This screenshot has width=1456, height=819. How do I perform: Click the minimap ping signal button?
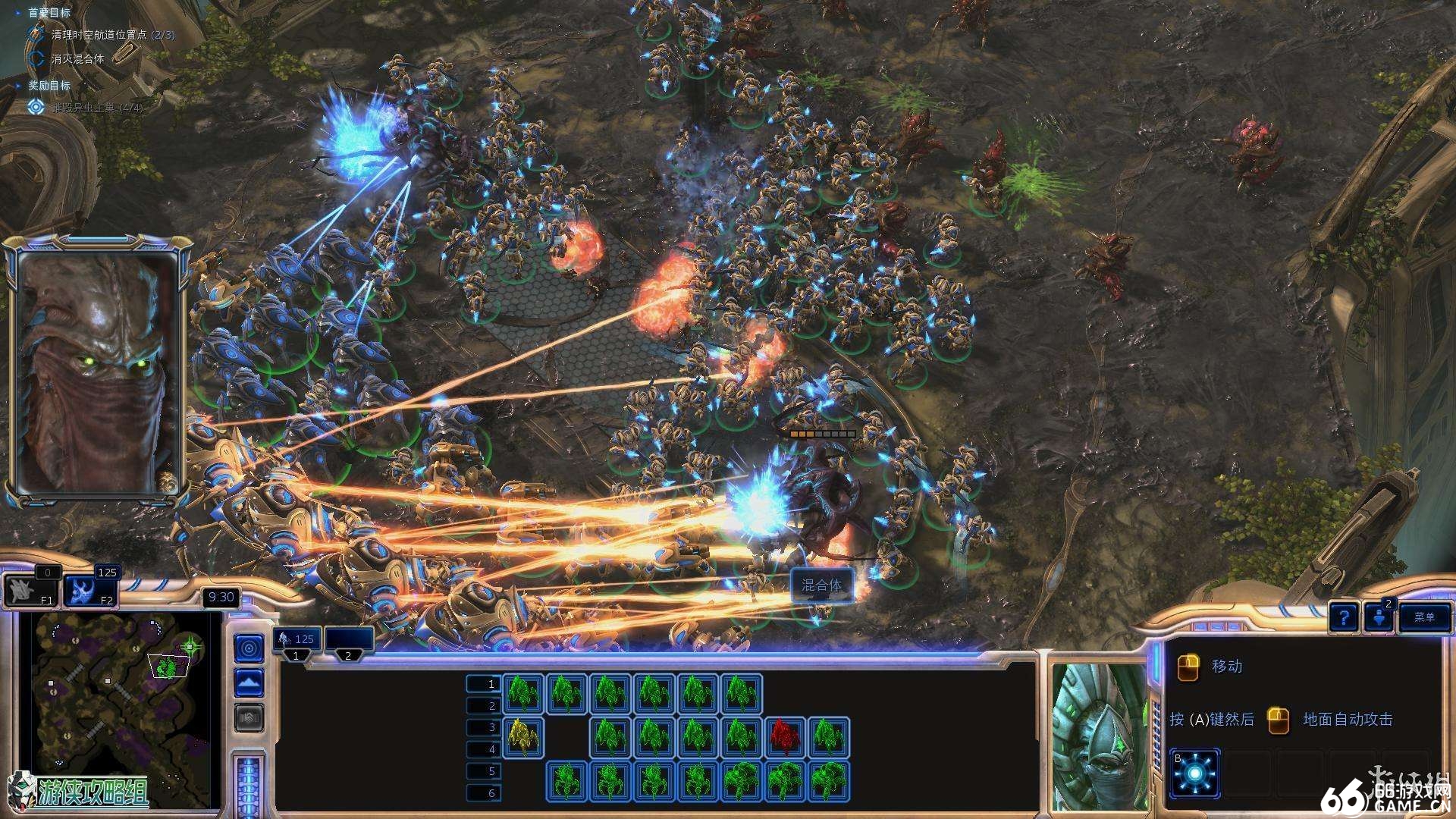249,648
